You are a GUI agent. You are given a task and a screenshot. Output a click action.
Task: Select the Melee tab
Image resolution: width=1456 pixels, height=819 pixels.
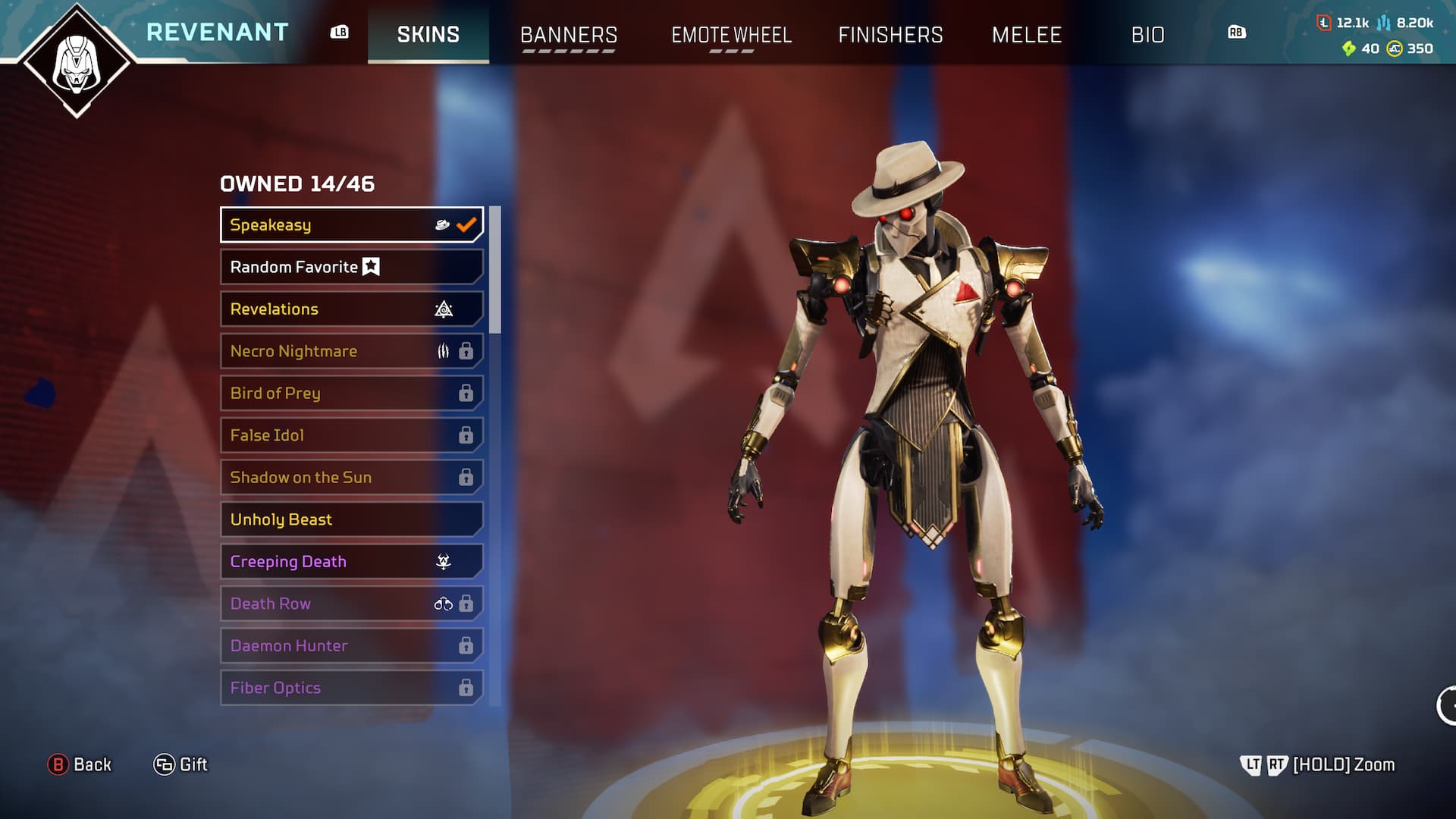pyautogui.click(x=1027, y=35)
